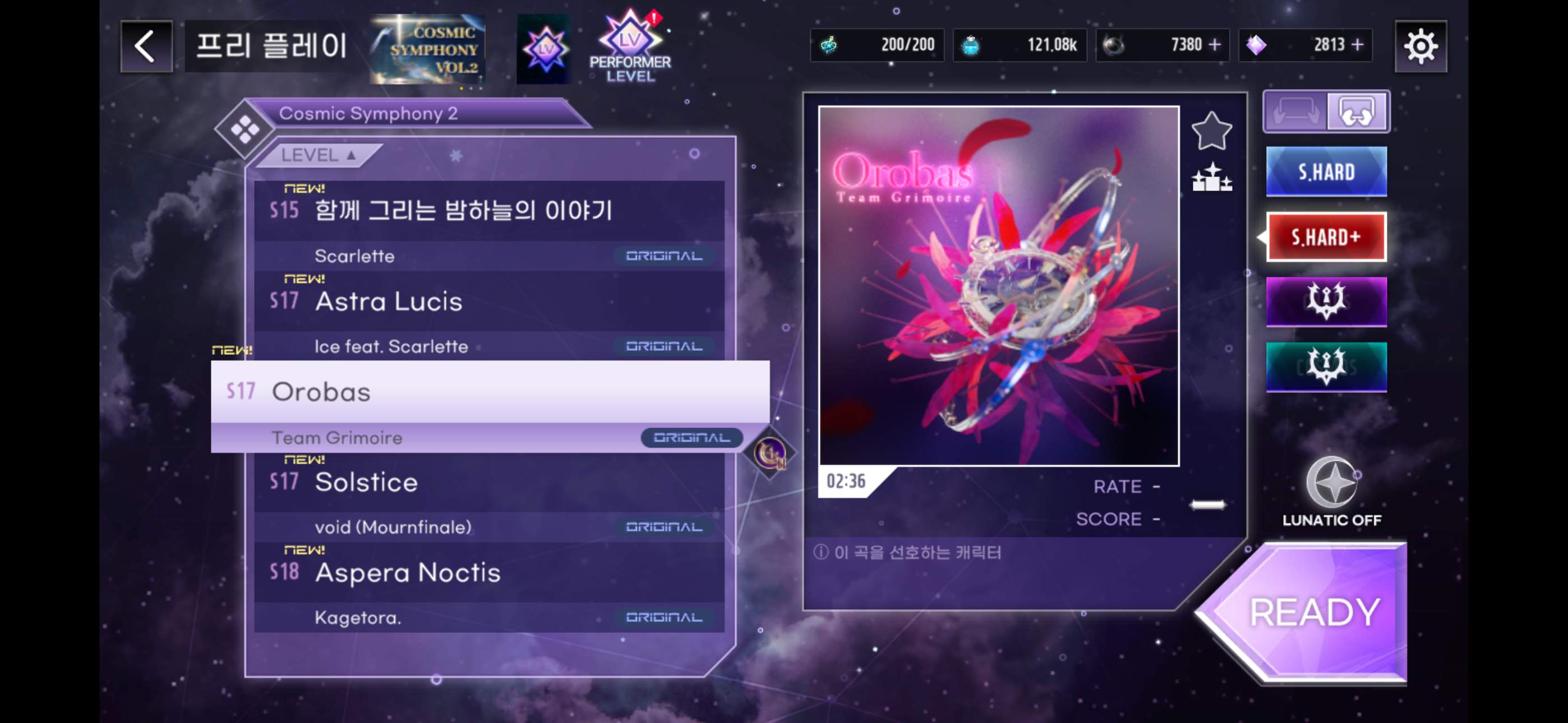Select the teal trident difficulty
Screen dimensions: 1568x723
pyautogui.click(x=1326, y=367)
